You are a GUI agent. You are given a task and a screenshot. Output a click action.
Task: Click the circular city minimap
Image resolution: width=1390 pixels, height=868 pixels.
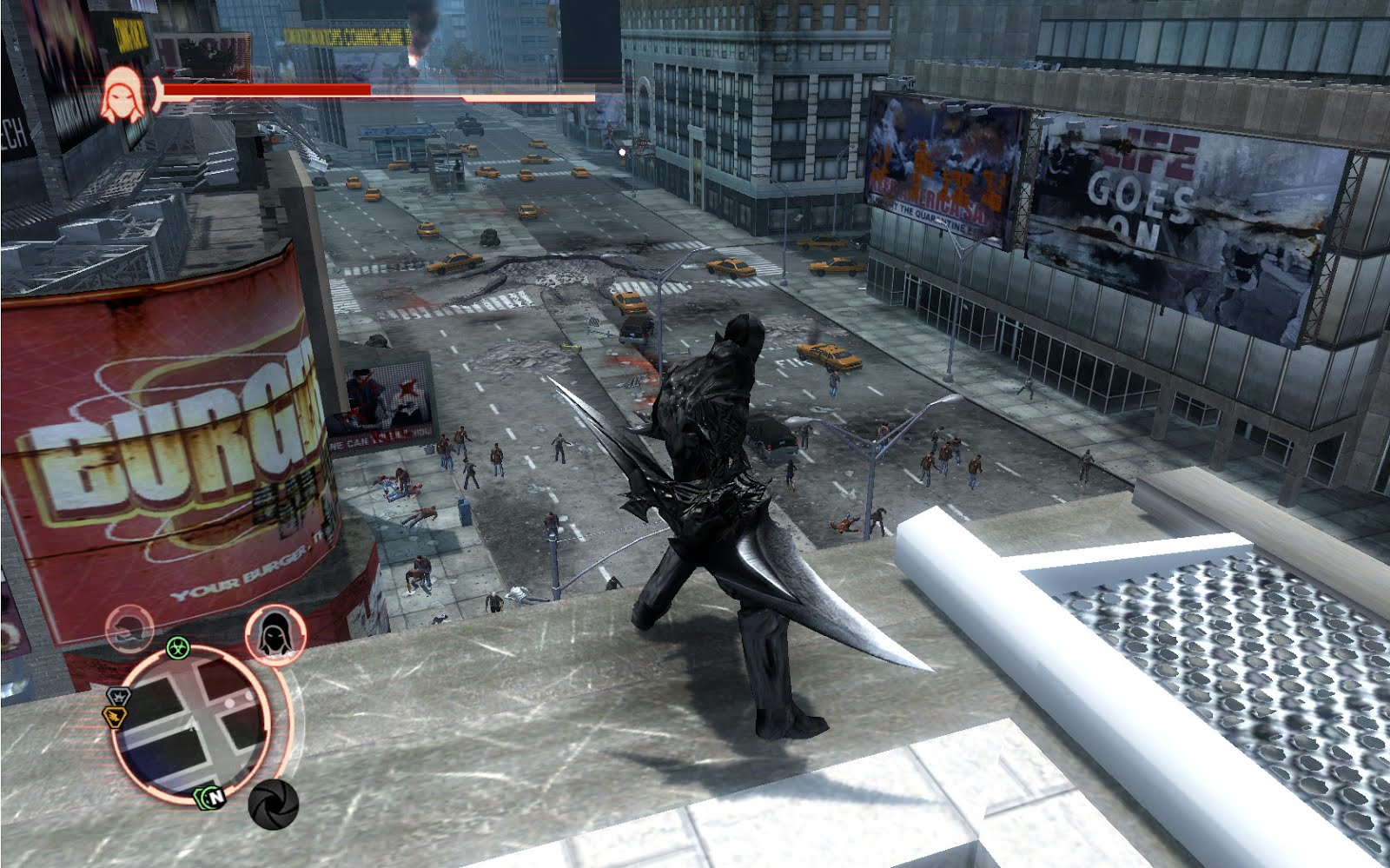pyautogui.click(x=200, y=730)
